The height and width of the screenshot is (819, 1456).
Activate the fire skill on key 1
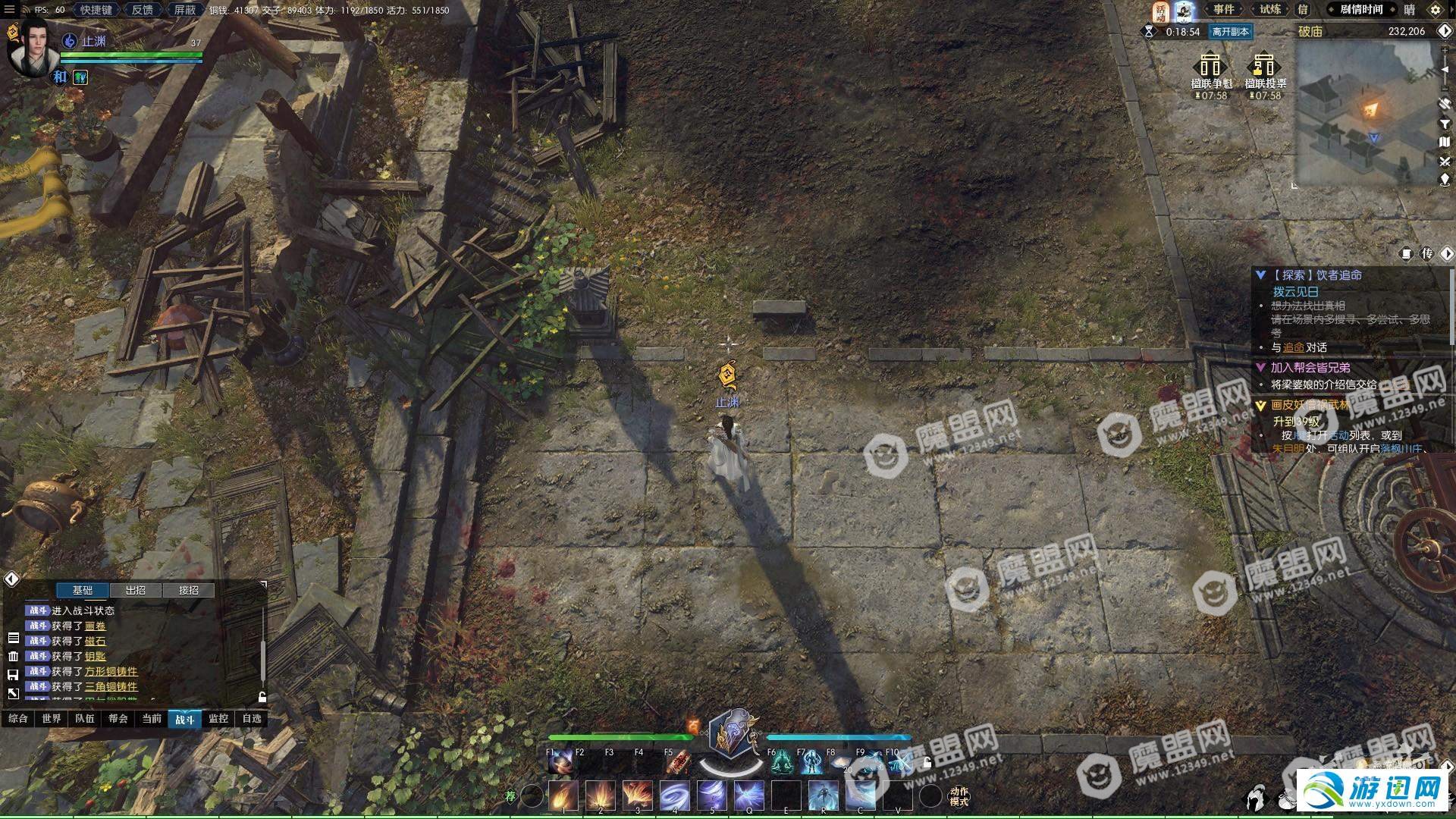coord(563,795)
